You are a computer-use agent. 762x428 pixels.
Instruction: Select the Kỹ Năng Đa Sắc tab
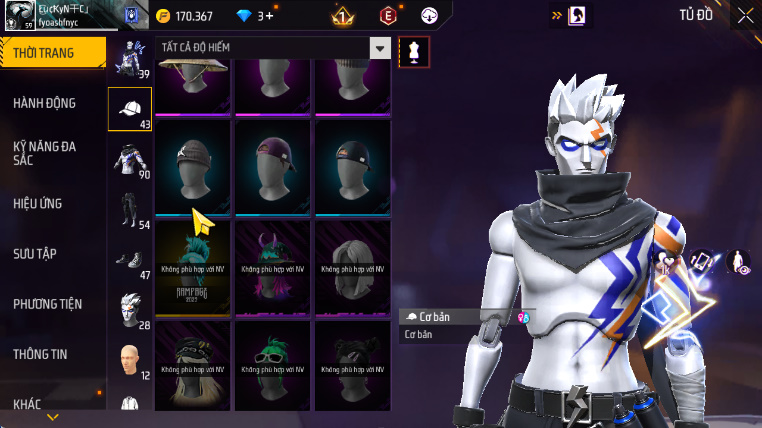coord(45,153)
